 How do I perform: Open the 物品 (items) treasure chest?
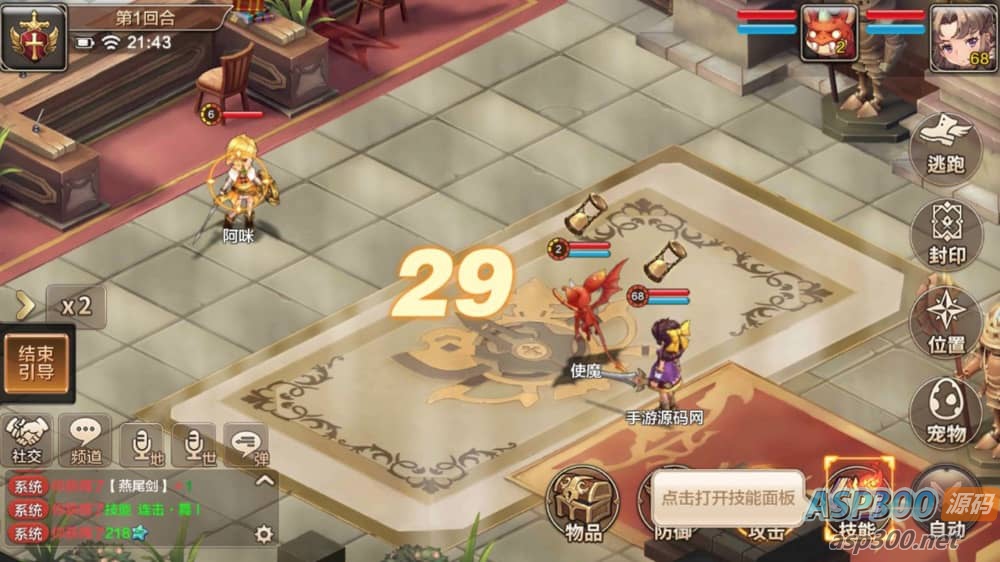583,504
